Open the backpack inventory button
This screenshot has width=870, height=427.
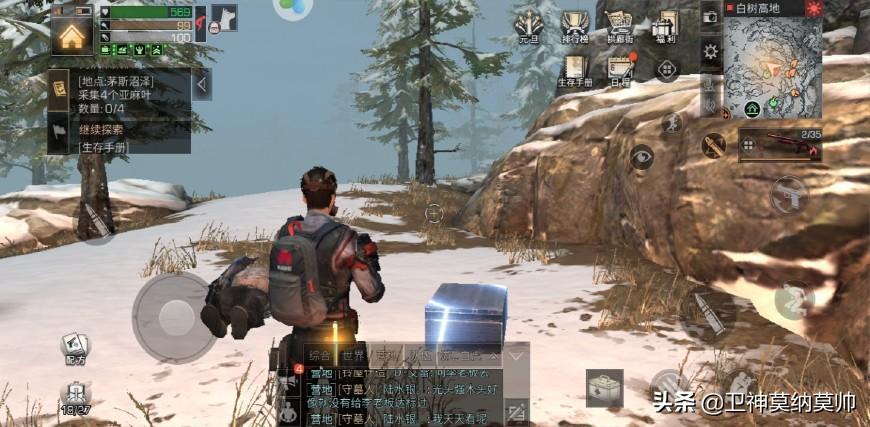[604, 388]
